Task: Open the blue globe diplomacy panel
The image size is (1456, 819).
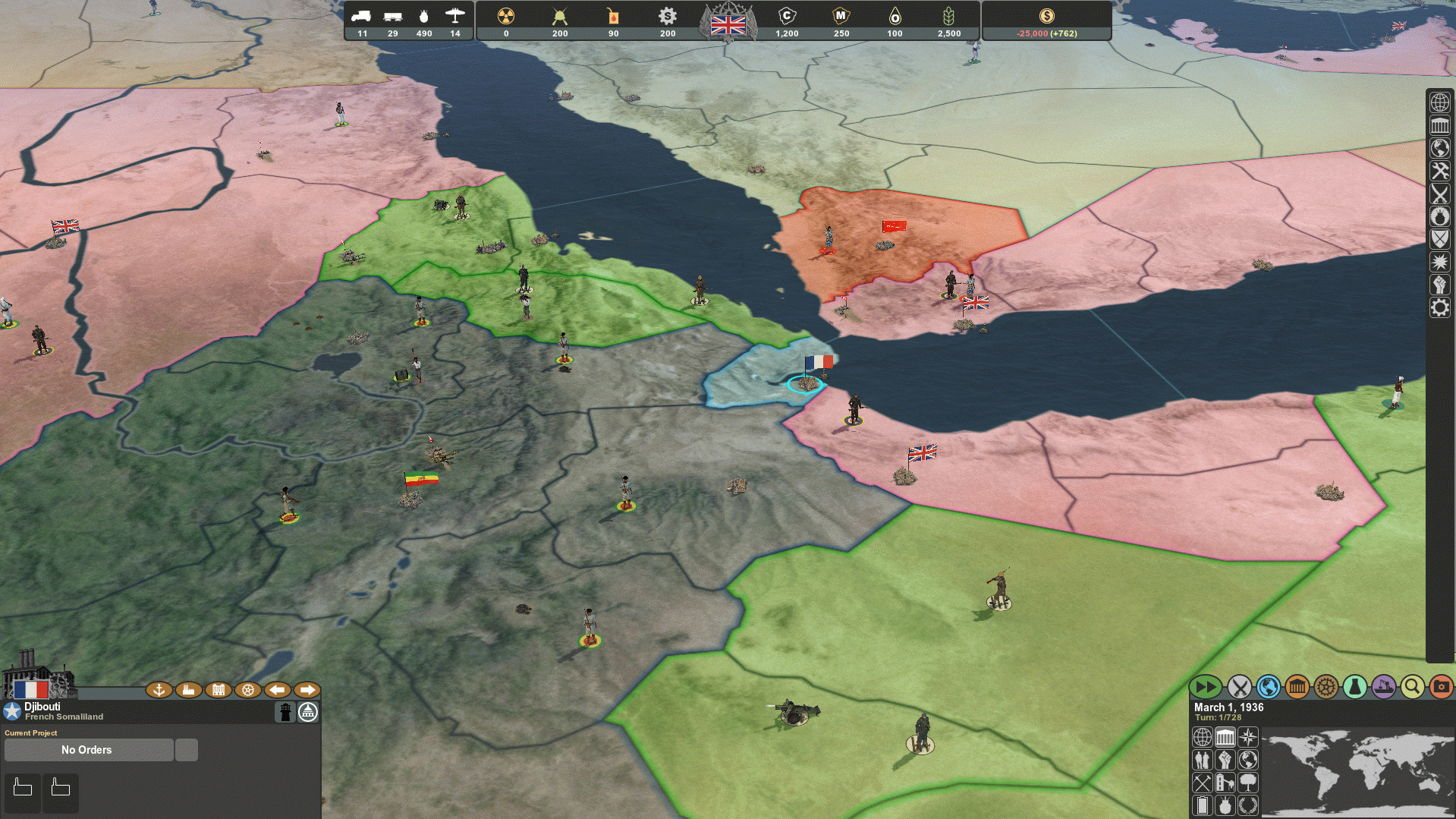Action: click(x=1268, y=688)
